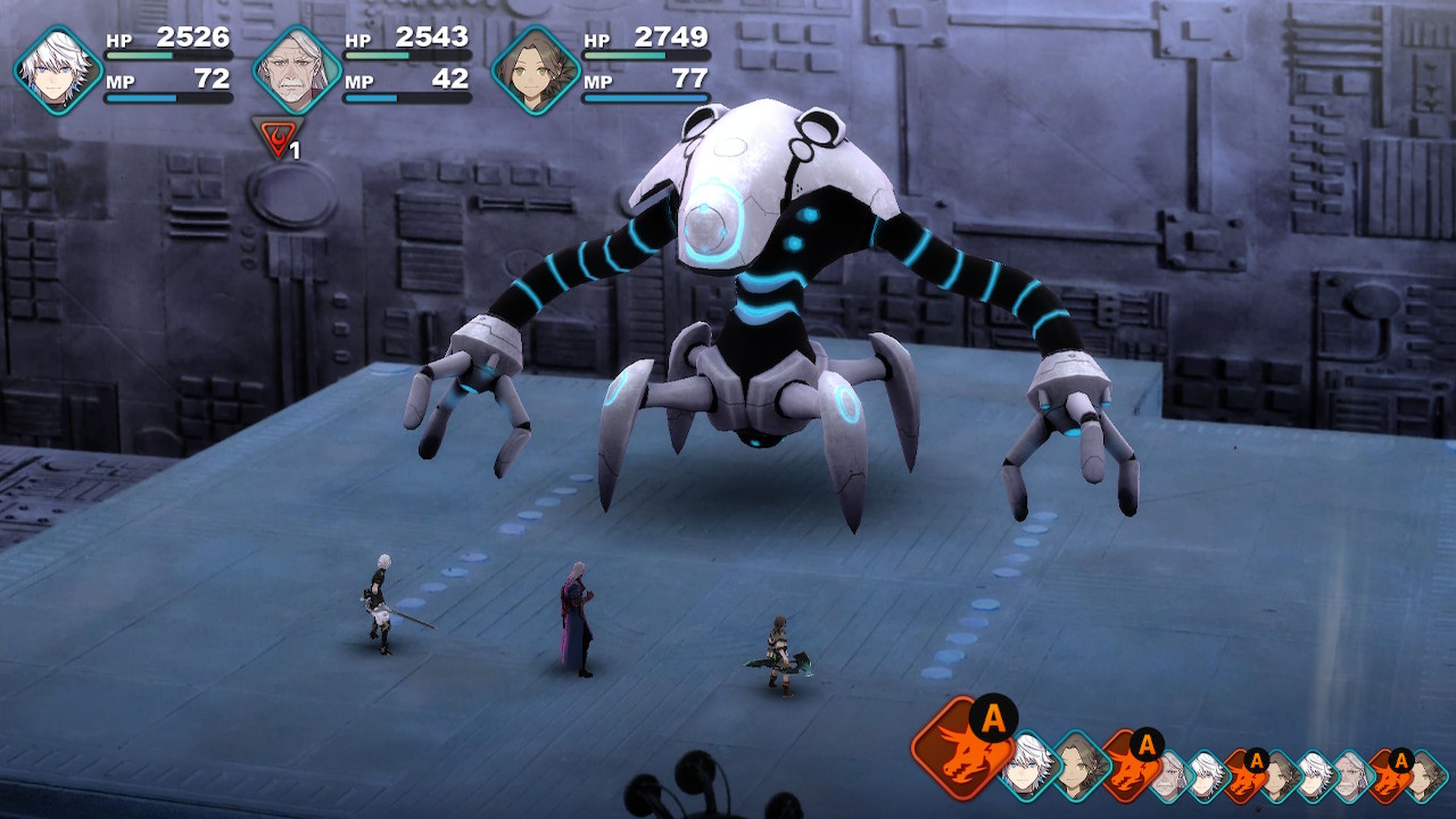Image resolution: width=1456 pixels, height=819 pixels.
Task: Select the brown-haired girl's party portrait
Action: tap(536, 71)
